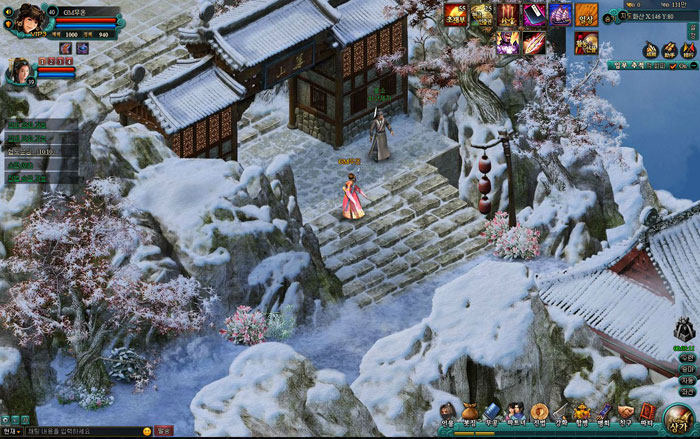Open the 파트너 partner menu

(515, 412)
